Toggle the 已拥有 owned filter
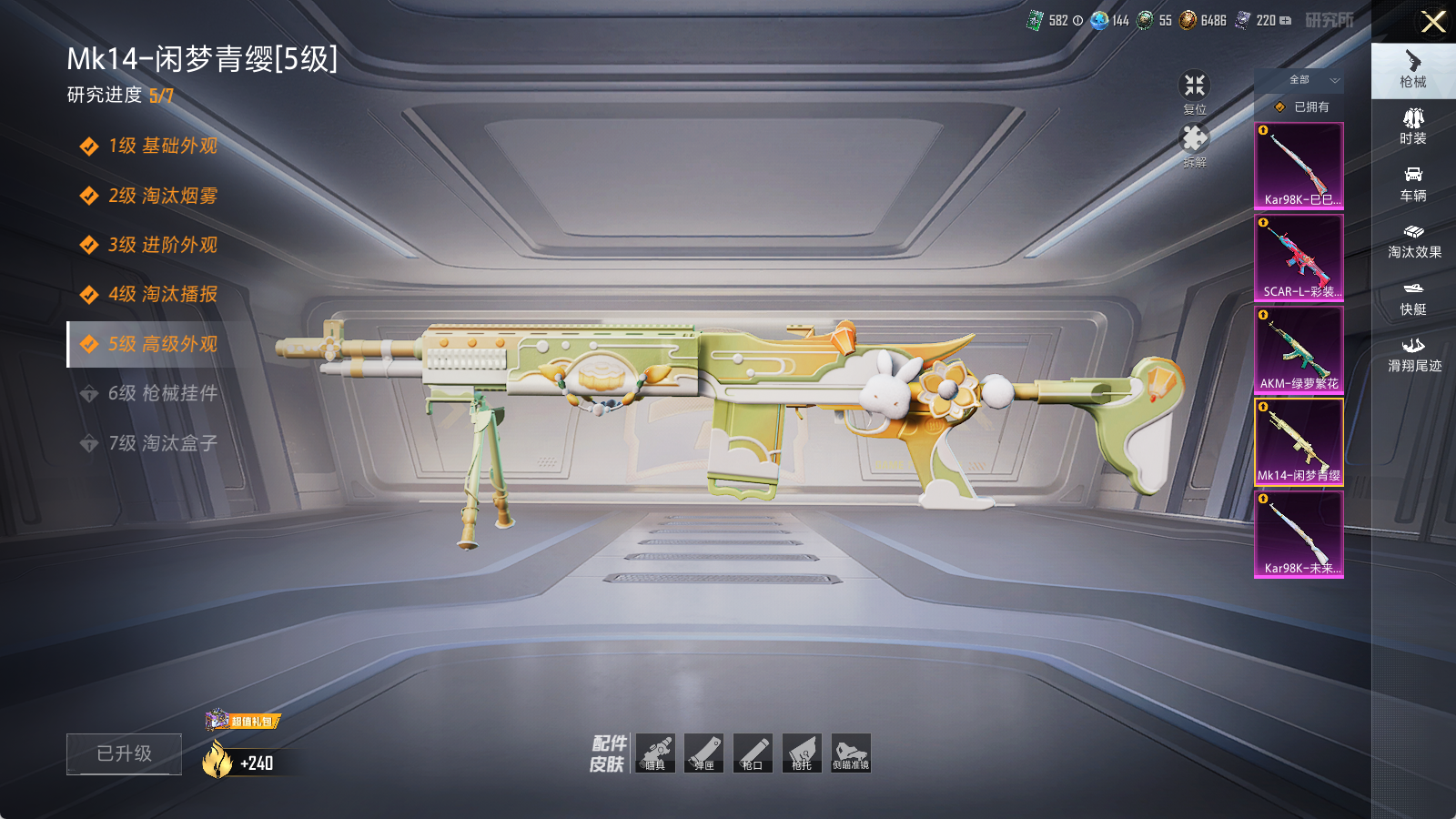 pos(1301,106)
